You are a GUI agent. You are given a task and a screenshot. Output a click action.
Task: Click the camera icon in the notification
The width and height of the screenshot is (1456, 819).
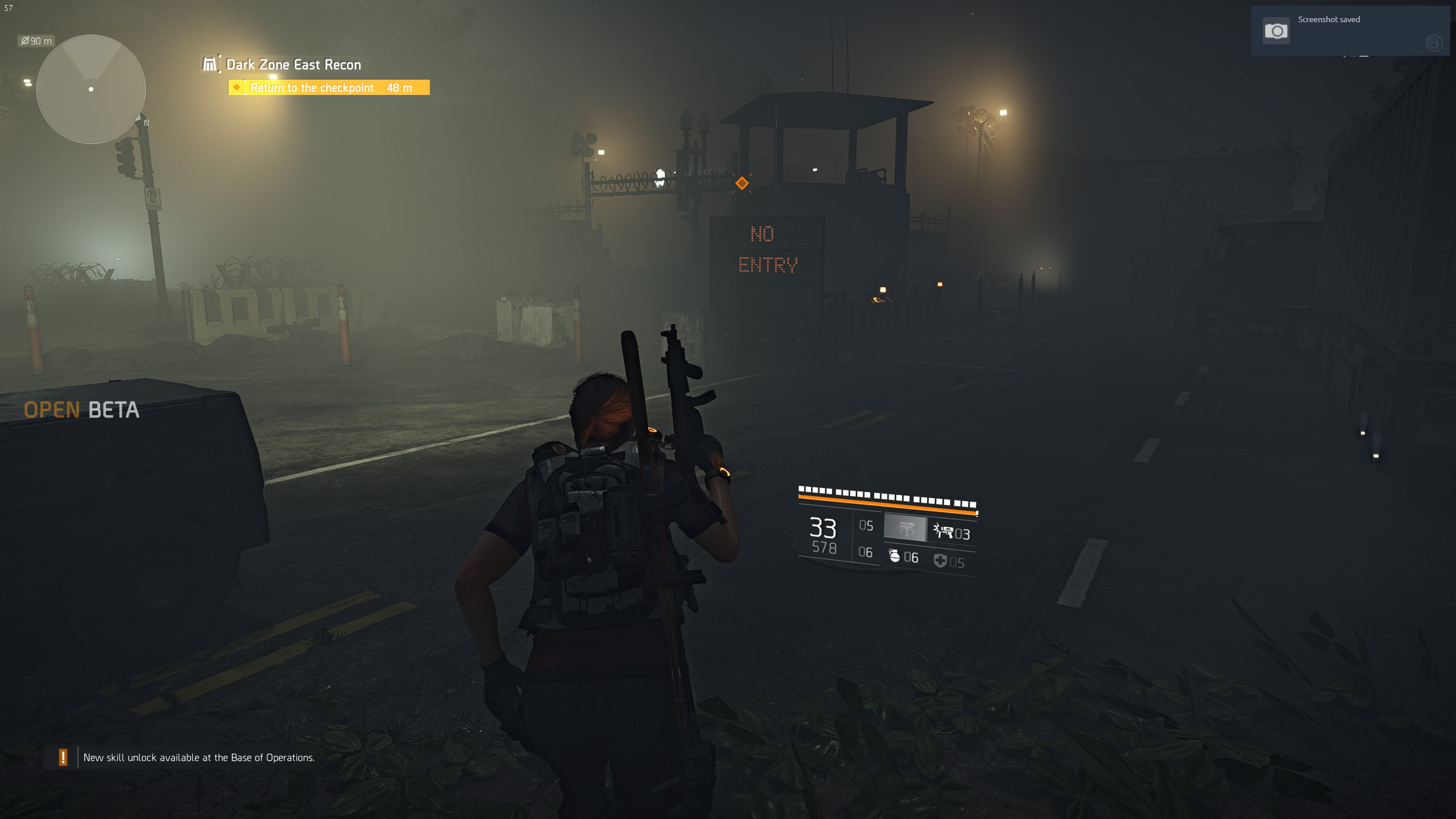click(x=1276, y=32)
